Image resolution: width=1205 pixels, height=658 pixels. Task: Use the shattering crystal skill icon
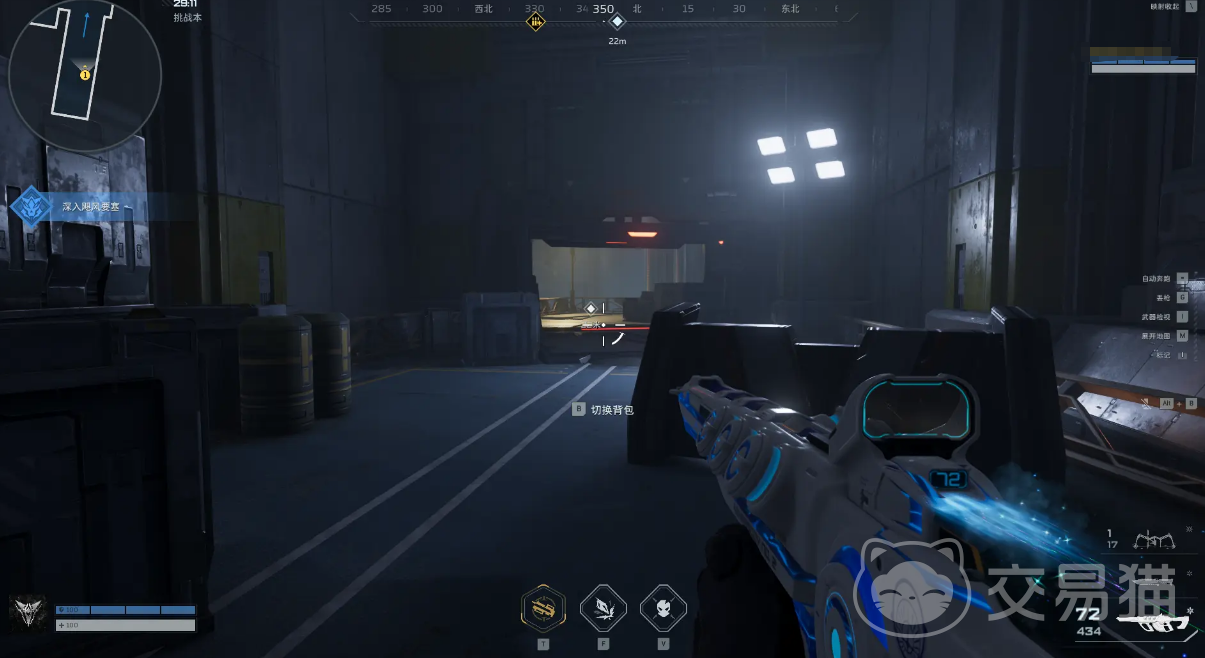(604, 607)
